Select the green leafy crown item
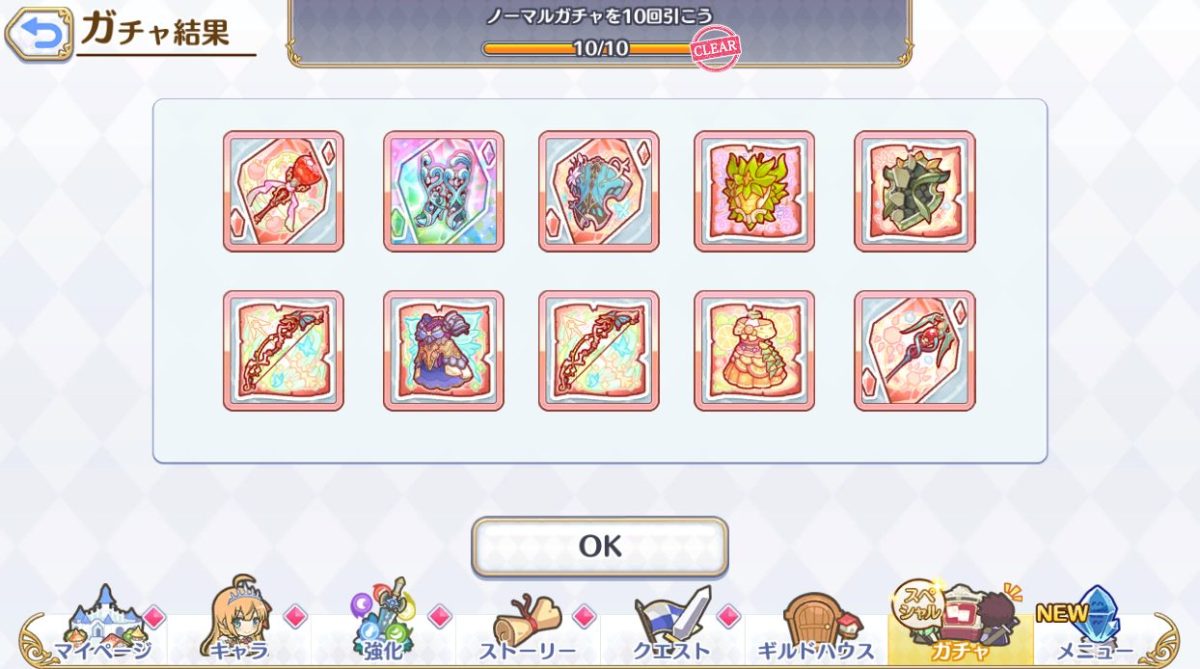 754,191
